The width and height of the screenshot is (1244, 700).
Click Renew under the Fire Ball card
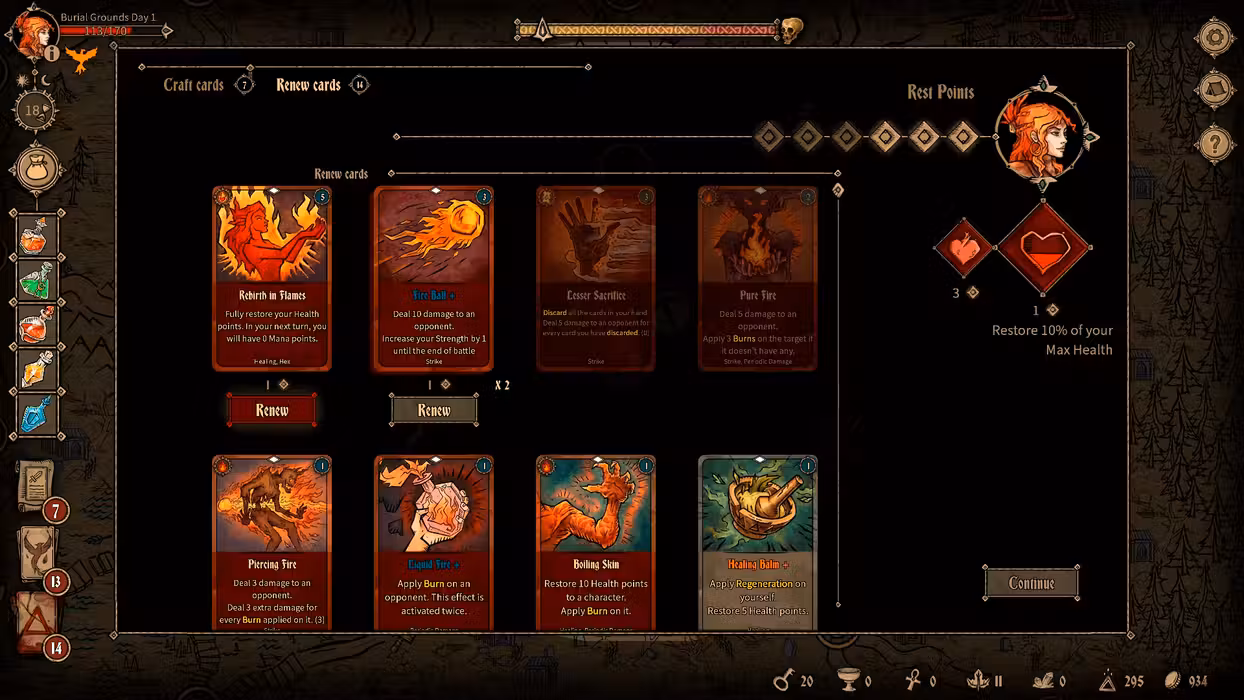[434, 410]
